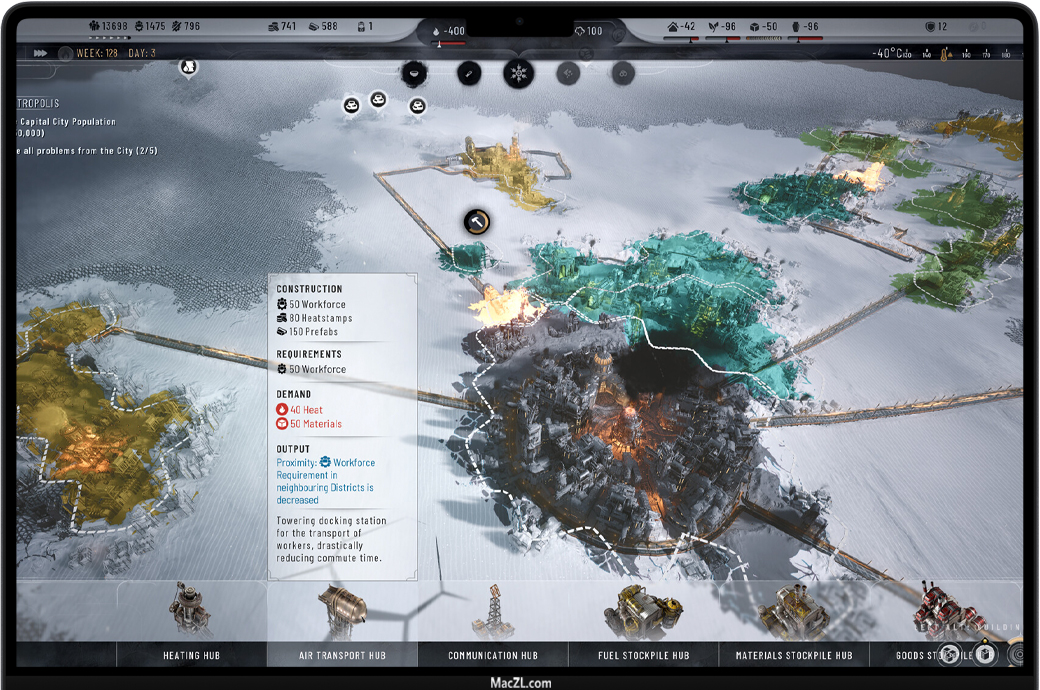Select the pencil icon in top toolbar
This screenshot has width=1040, height=690.
[x=468, y=73]
